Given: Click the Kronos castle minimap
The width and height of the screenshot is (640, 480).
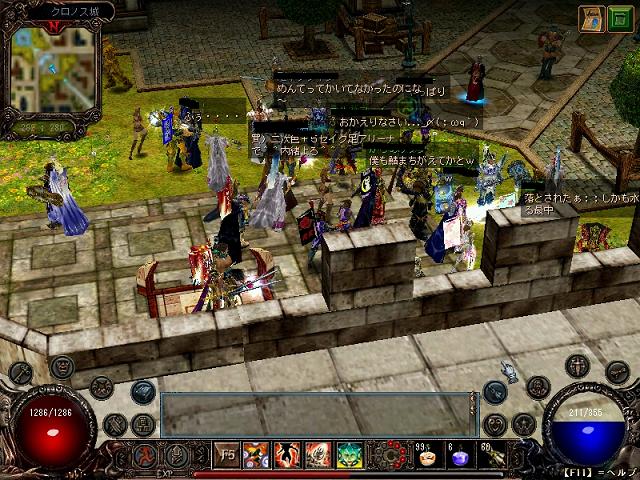Looking at the screenshot, I should point(54,70).
